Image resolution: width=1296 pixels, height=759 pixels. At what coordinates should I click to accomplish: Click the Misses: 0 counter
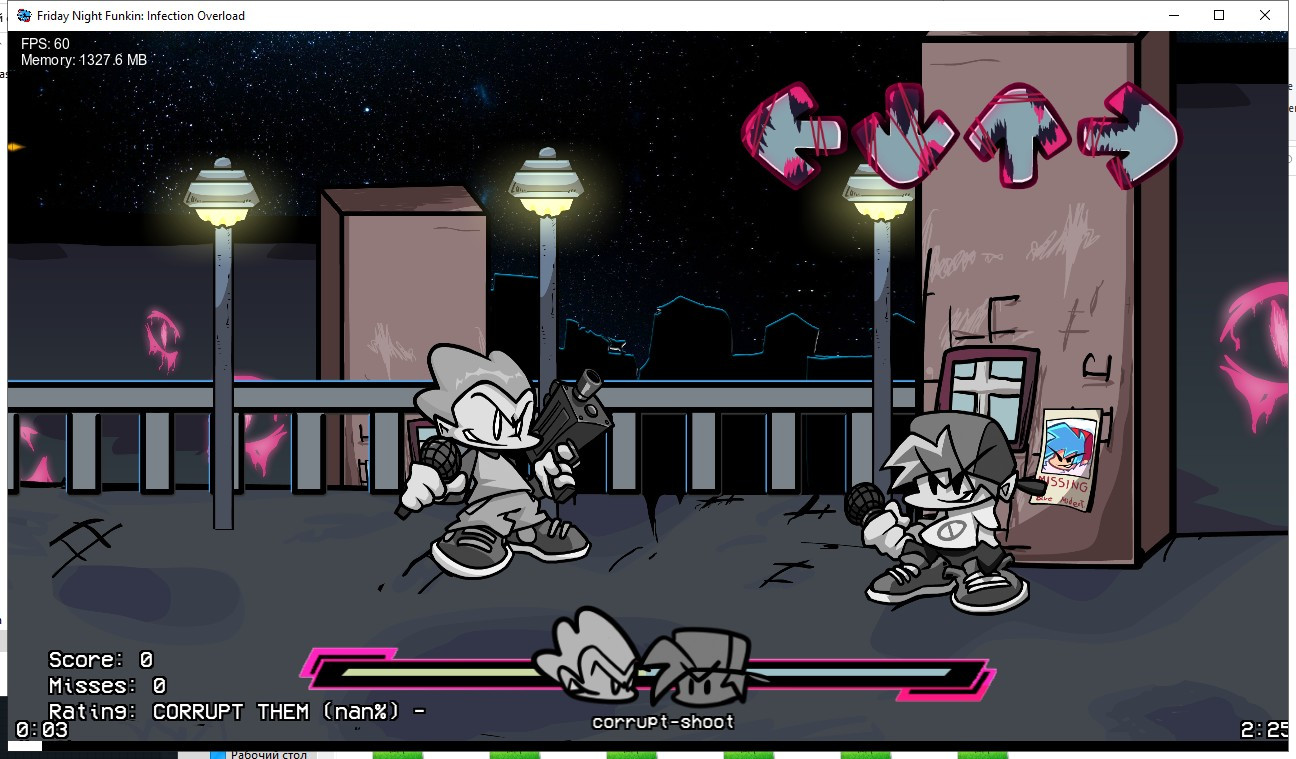(103, 685)
